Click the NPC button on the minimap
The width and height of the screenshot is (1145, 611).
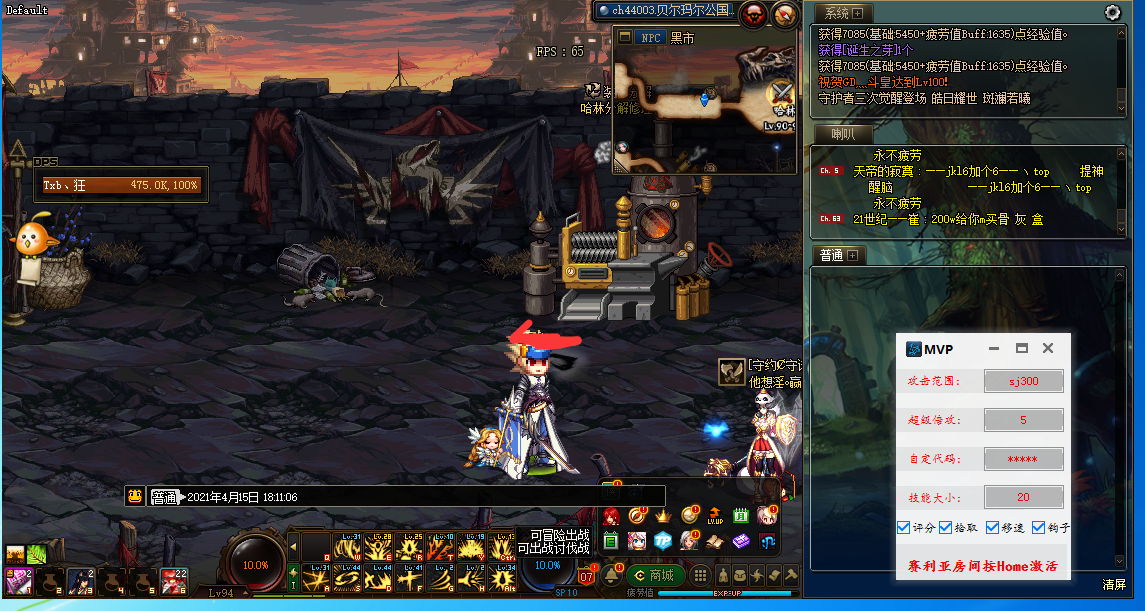point(648,38)
